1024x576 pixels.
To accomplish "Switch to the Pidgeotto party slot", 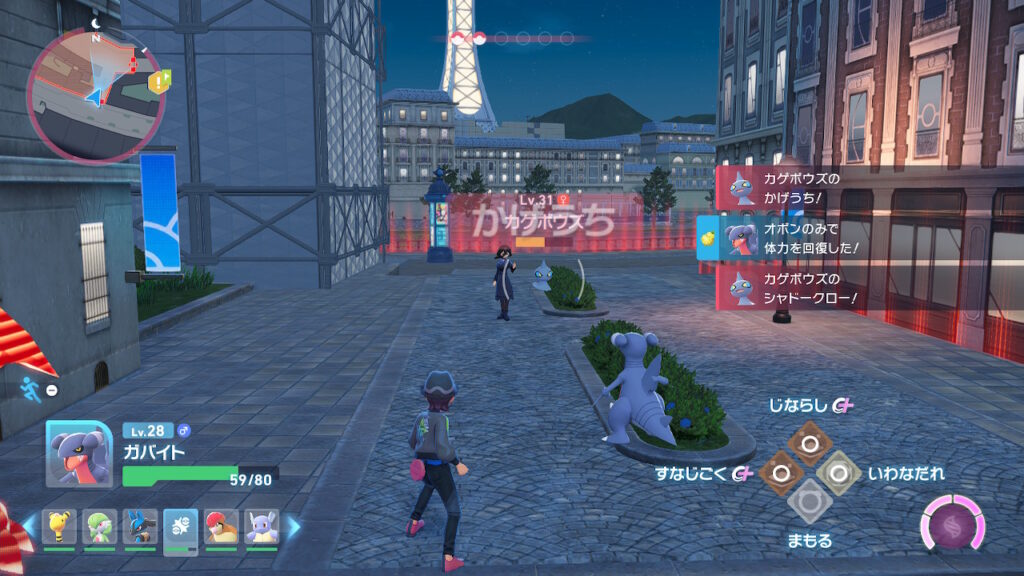I will (x=221, y=526).
